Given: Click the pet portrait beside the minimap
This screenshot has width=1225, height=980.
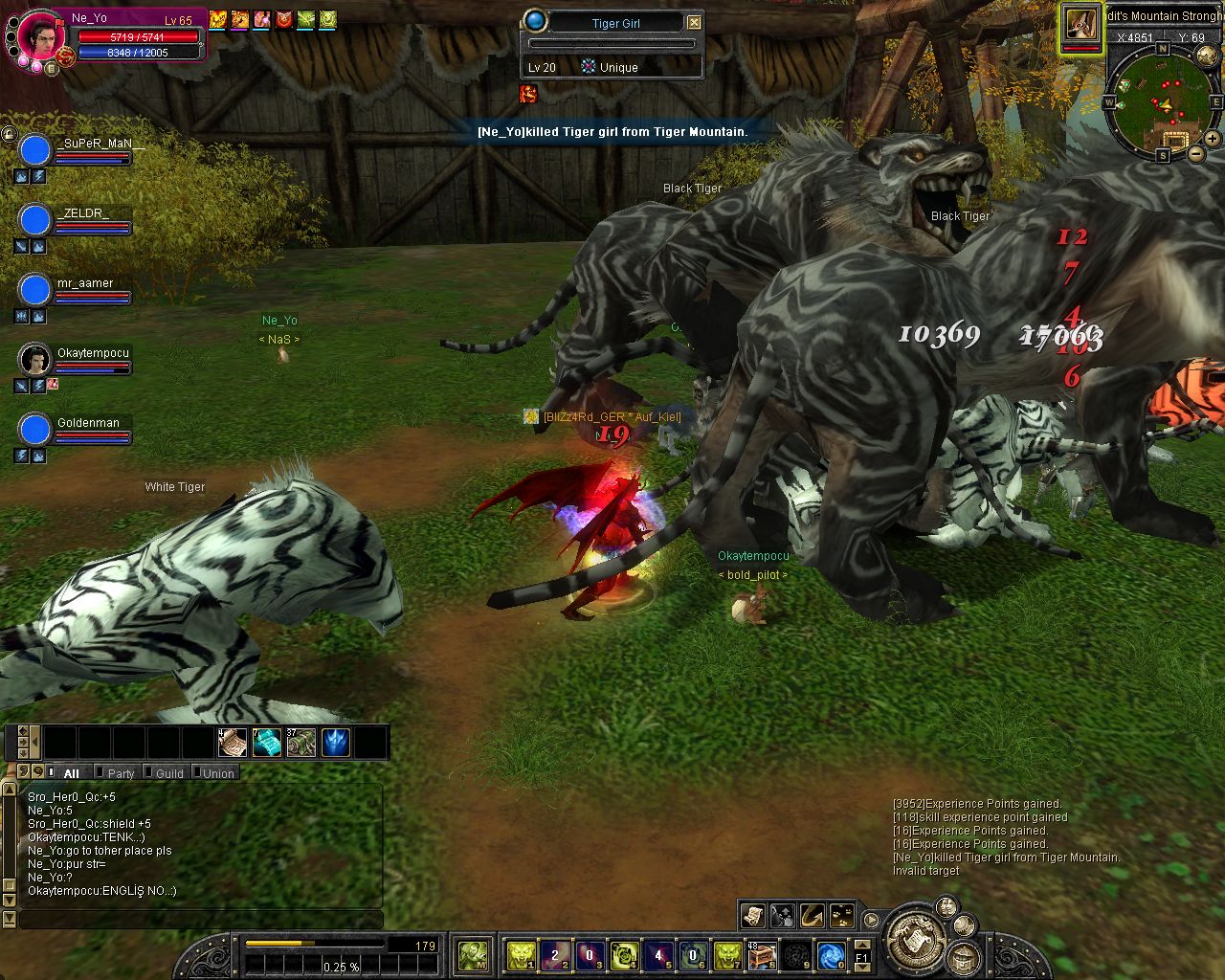Looking at the screenshot, I should coord(1080,23).
